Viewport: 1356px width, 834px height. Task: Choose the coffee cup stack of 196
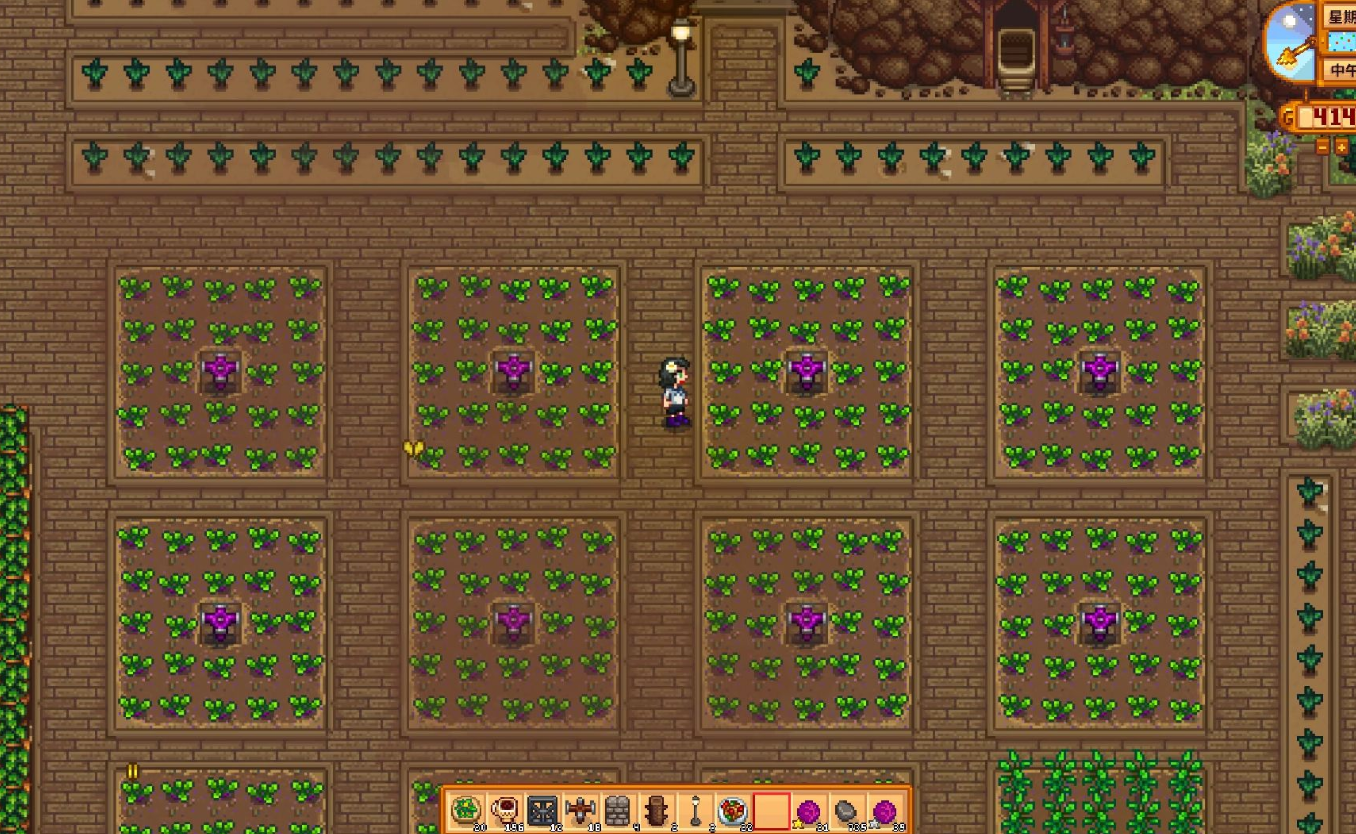[x=504, y=810]
